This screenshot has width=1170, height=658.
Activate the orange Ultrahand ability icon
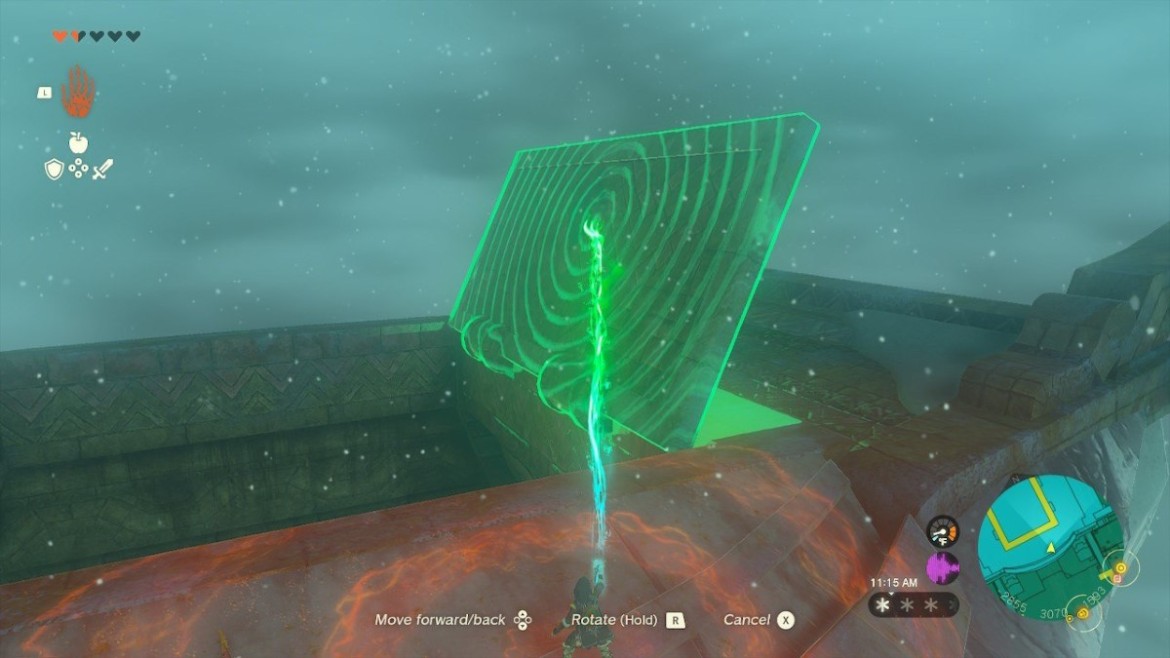77,92
